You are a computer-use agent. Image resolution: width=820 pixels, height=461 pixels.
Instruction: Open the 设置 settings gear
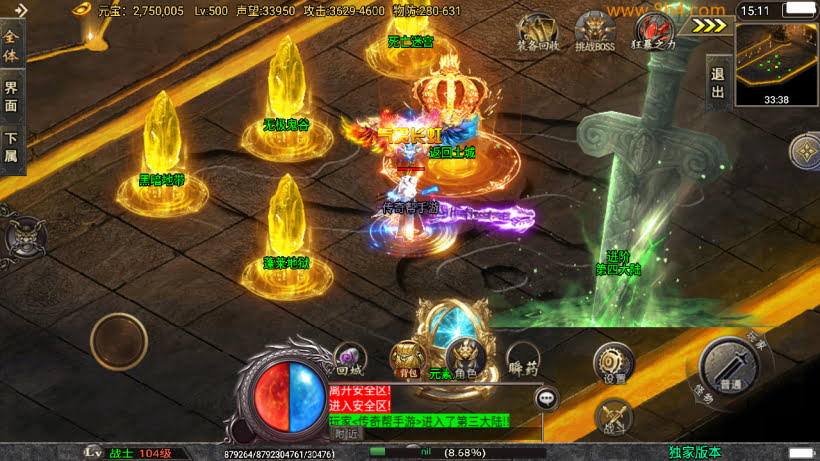pyautogui.click(x=613, y=364)
